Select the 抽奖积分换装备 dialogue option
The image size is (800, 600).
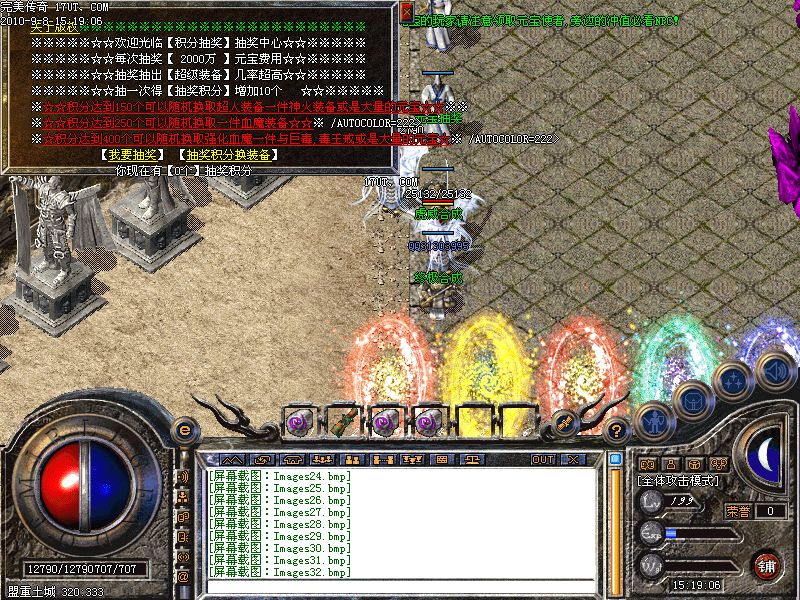(227, 155)
